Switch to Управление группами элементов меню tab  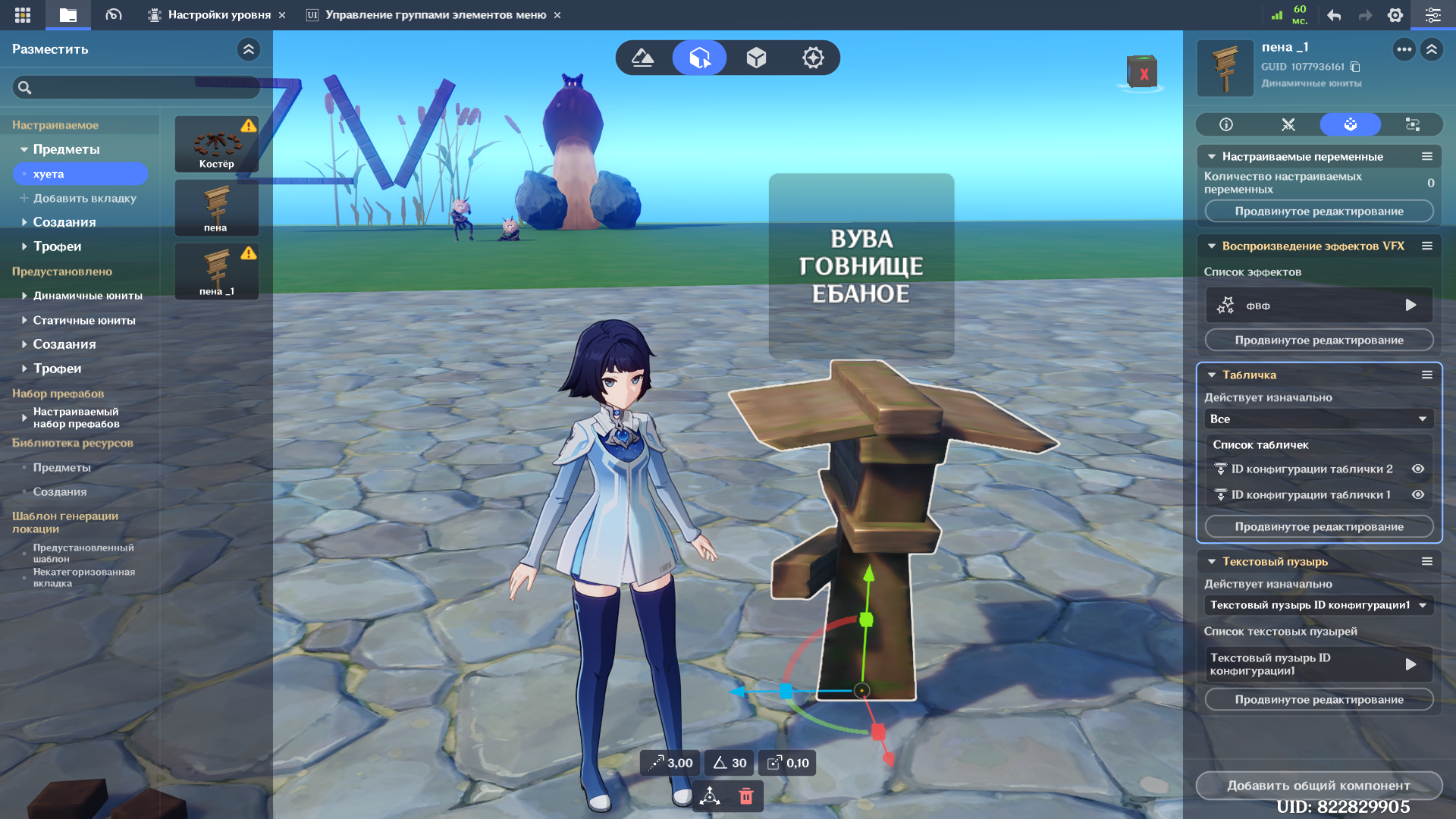click(x=435, y=15)
